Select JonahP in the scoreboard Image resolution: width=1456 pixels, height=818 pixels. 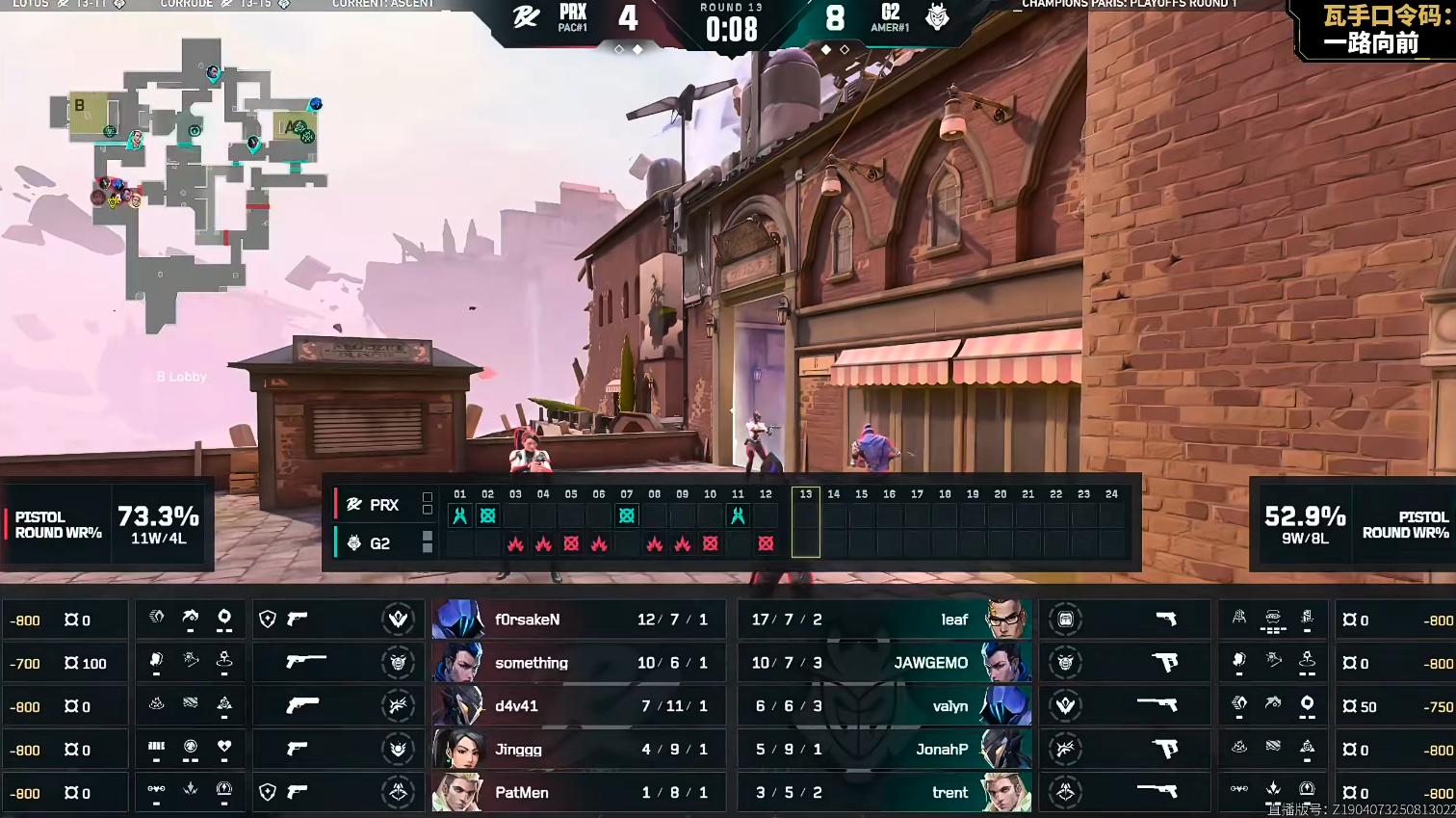click(884, 750)
